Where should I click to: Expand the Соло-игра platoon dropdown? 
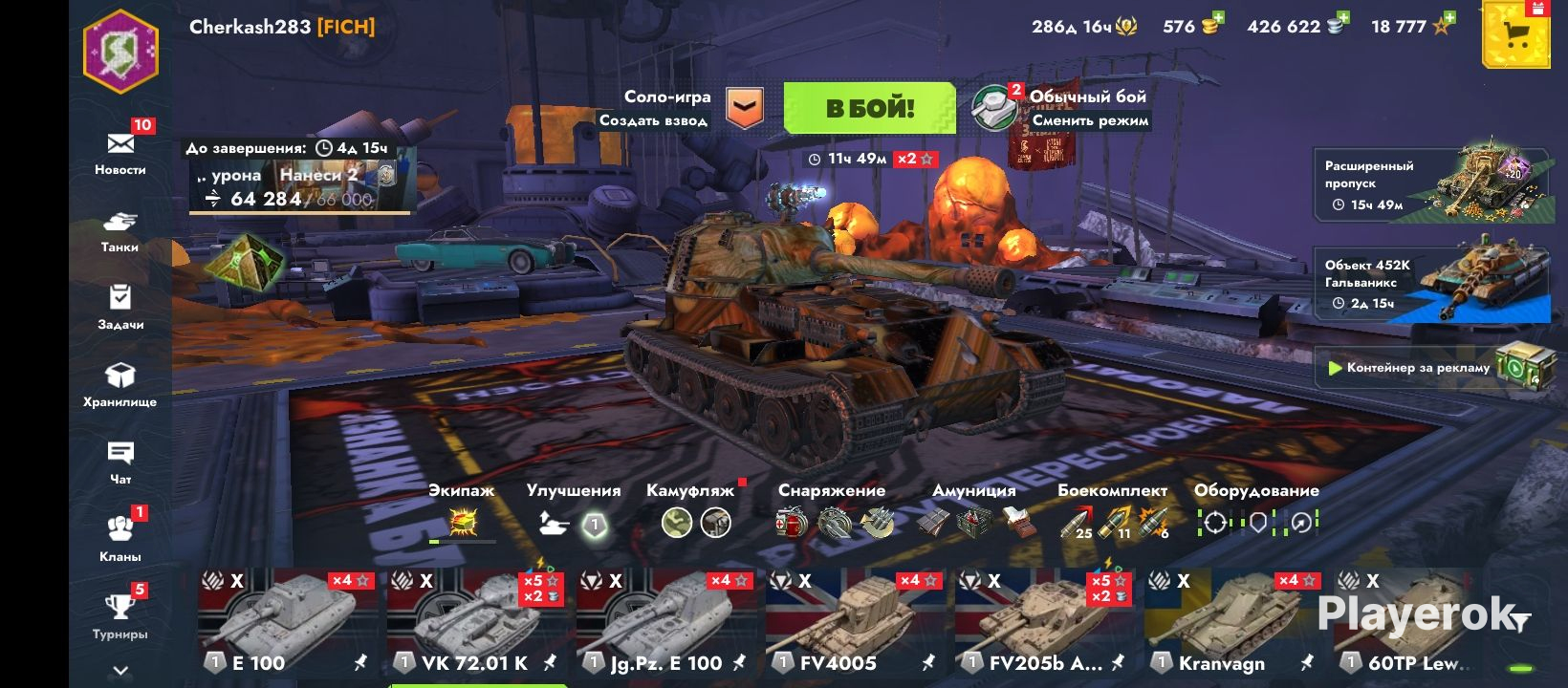[x=744, y=108]
